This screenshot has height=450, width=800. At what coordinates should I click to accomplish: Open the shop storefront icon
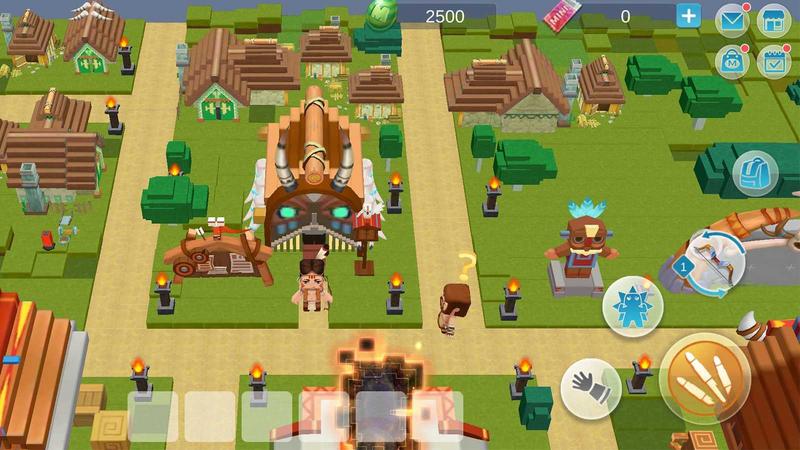773,19
